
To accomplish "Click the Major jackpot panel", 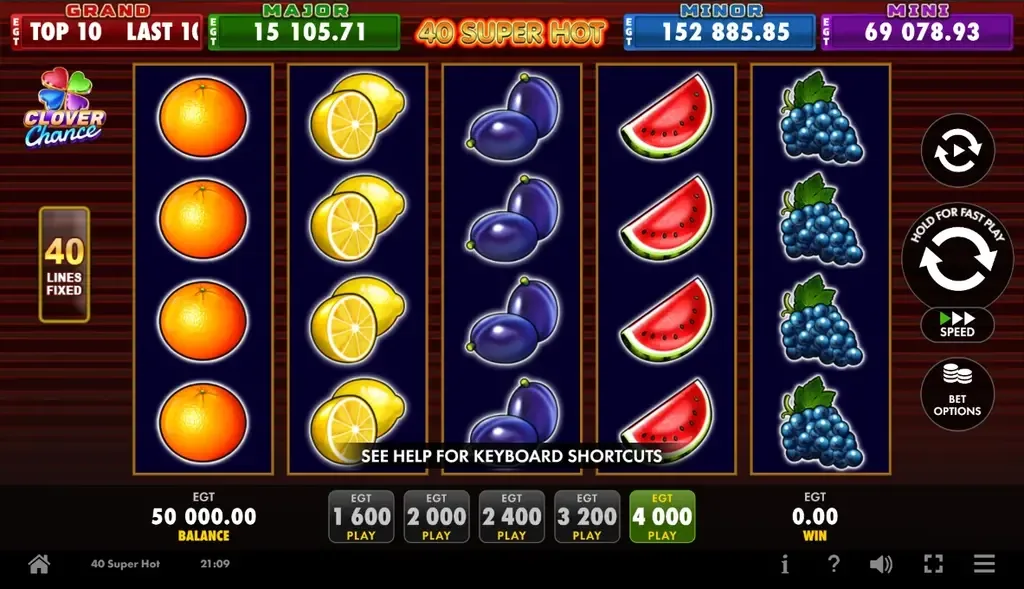I will point(303,31).
